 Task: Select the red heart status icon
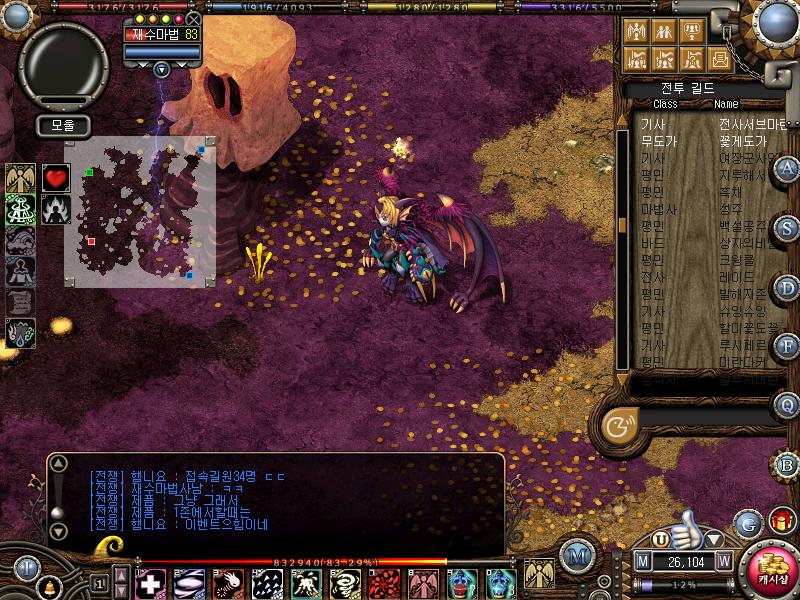(x=56, y=178)
